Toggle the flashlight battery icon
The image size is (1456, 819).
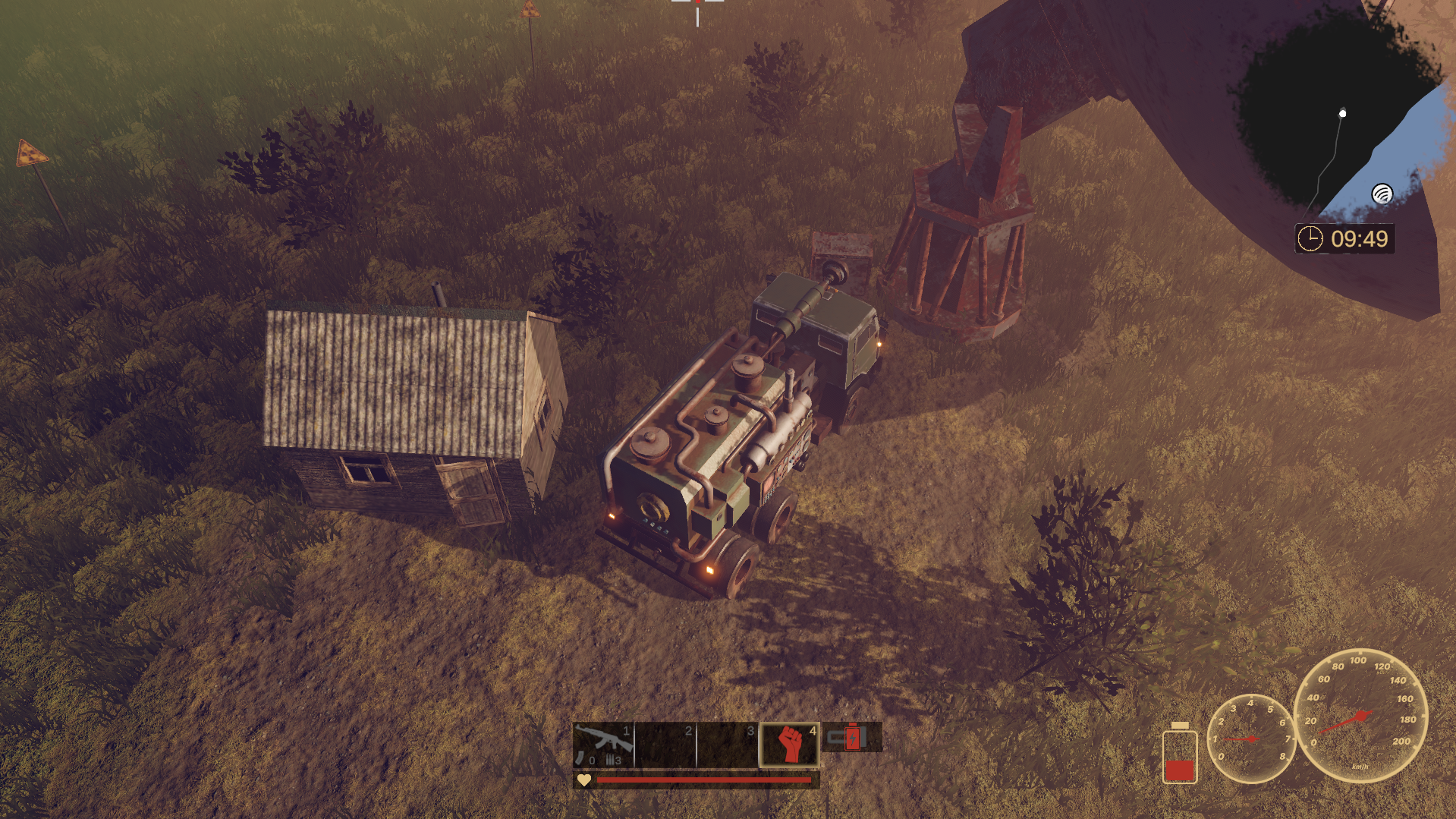[x=852, y=737]
